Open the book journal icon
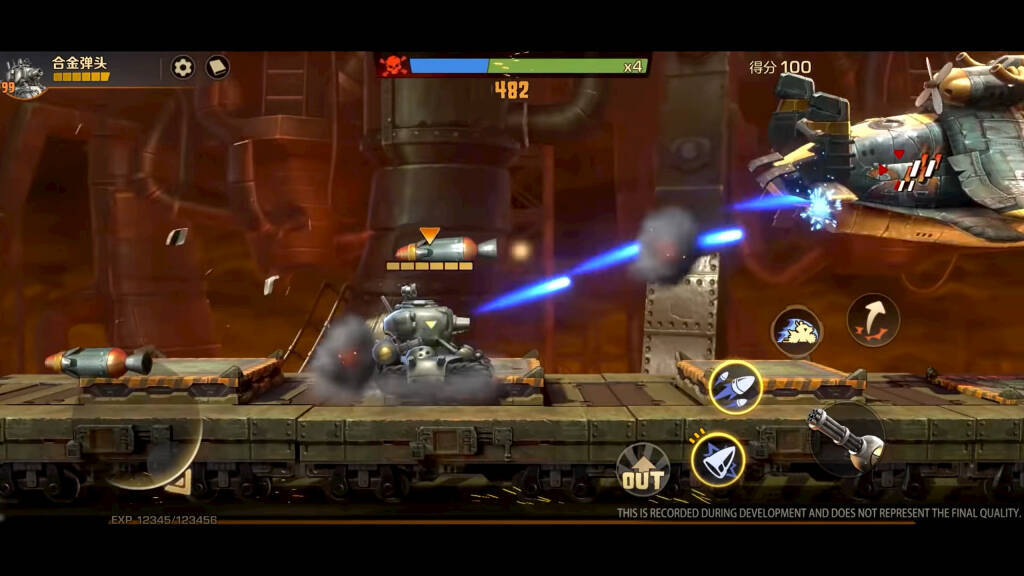This screenshot has width=1024, height=576. [217, 67]
